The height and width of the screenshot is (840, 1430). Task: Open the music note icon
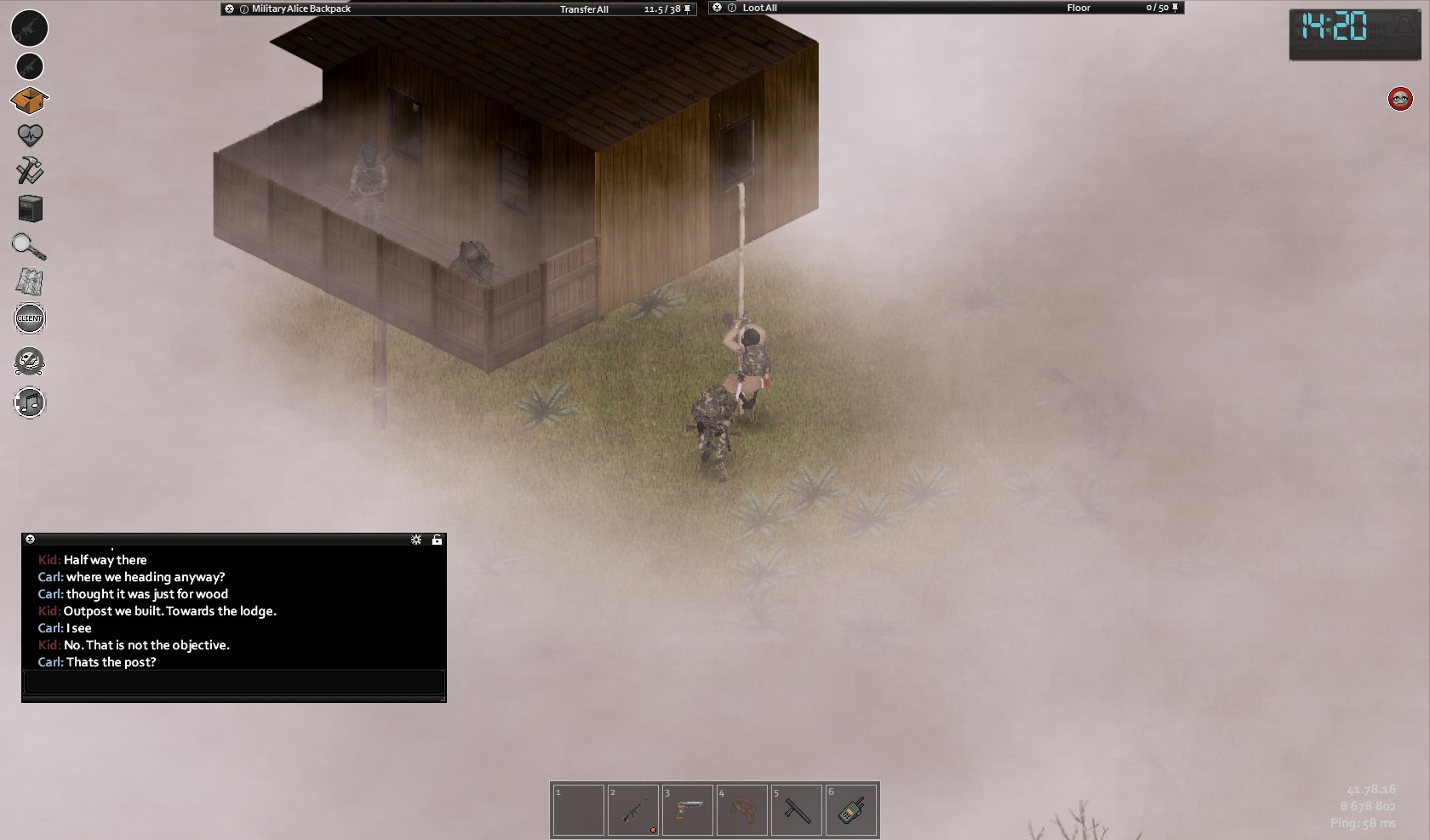[x=30, y=403]
